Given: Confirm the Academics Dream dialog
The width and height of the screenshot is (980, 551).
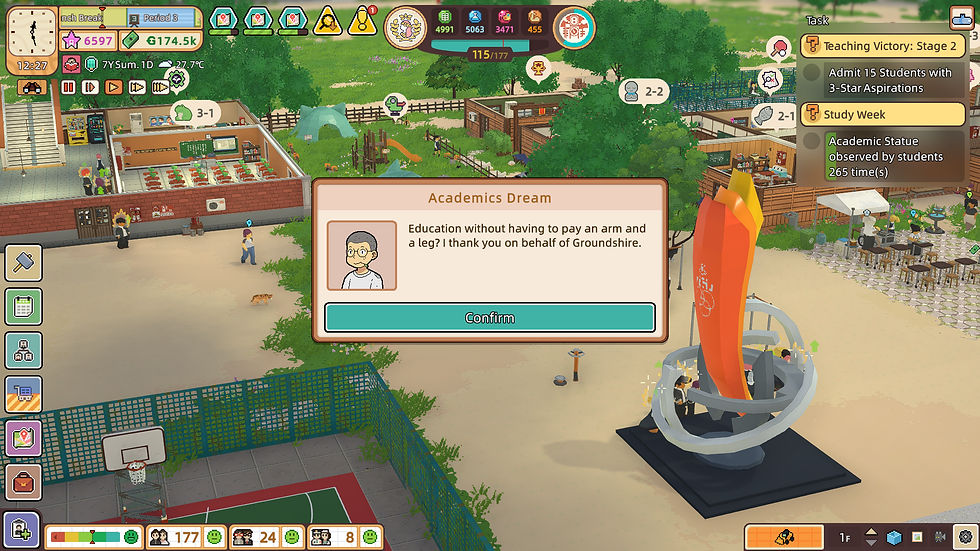Looking at the screenshot, I should tap(489, 318).
